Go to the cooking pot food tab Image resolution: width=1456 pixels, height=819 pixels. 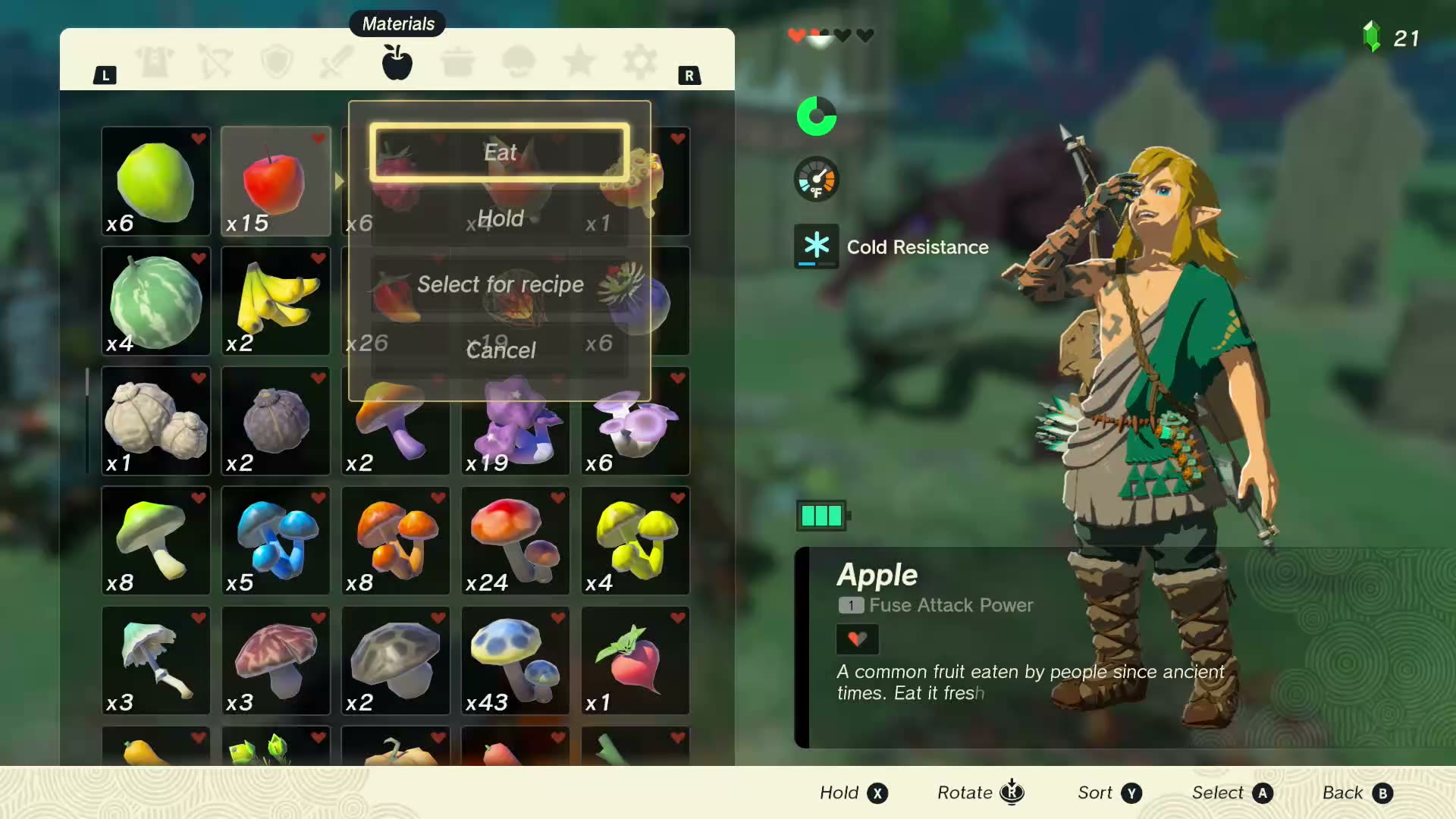(457, 62)
